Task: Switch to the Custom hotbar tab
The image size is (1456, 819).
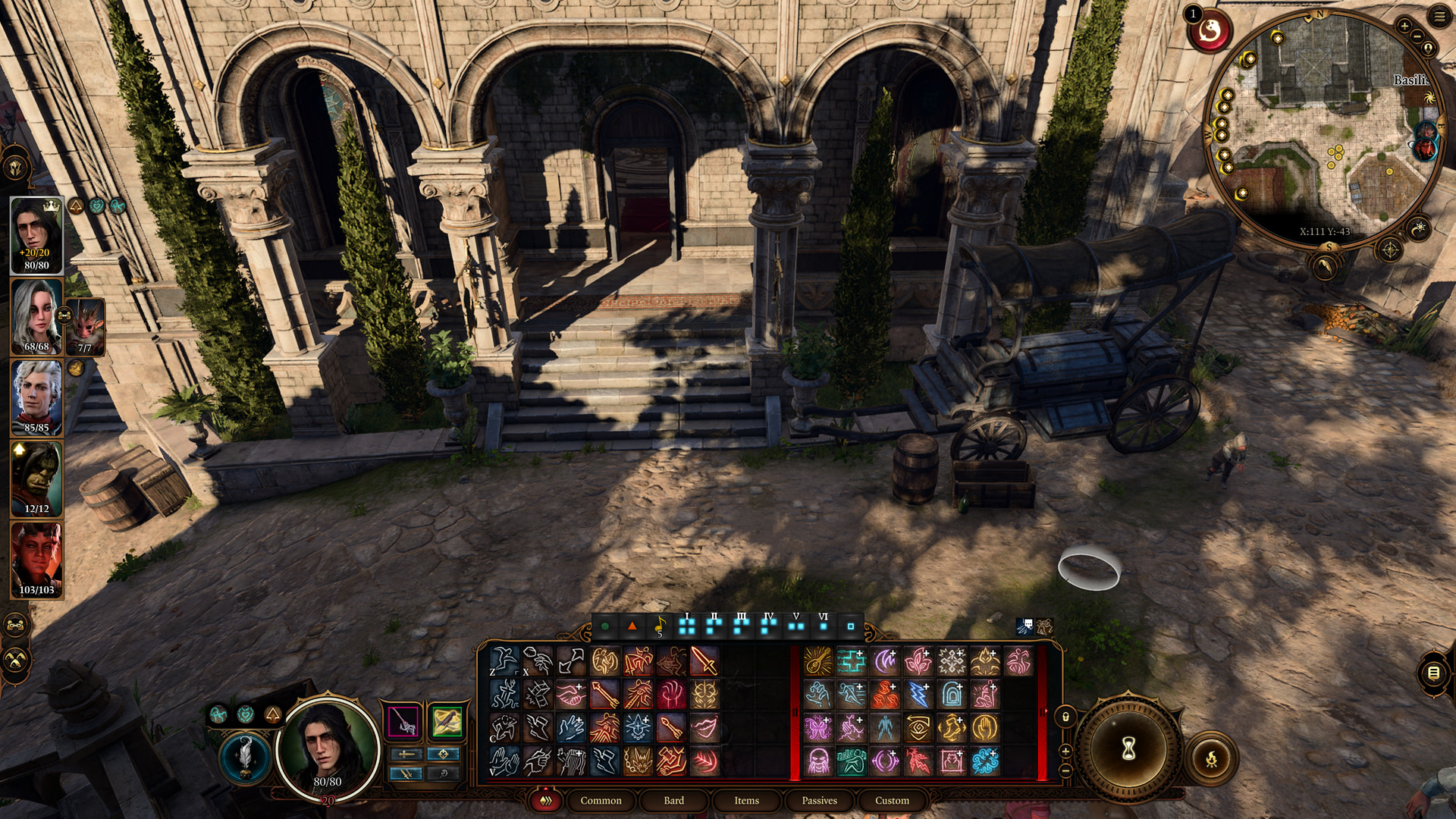Action: 892,800
